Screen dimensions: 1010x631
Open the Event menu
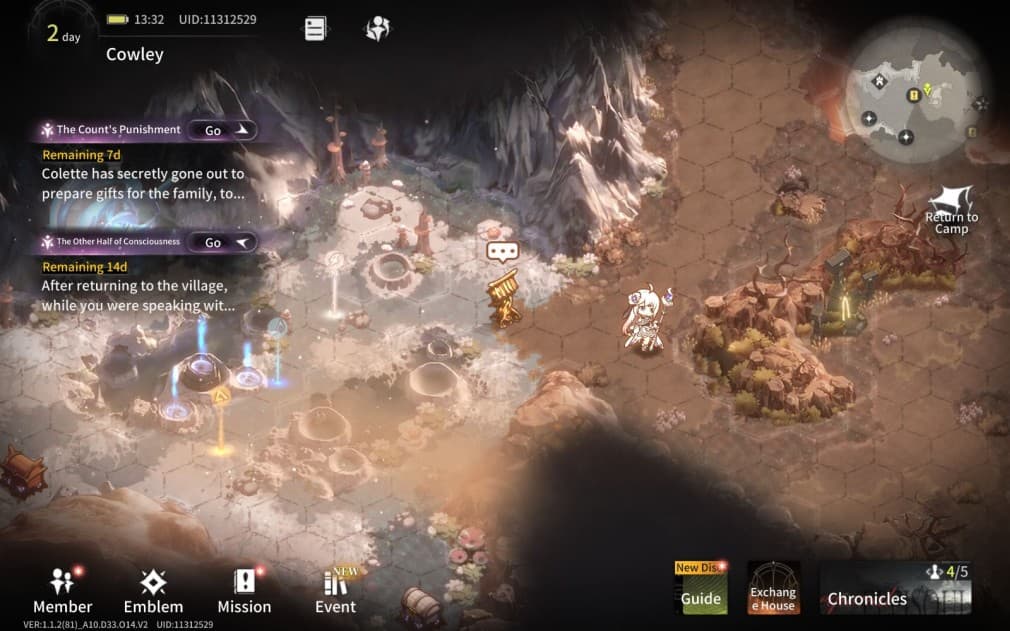pyautogui.click(x=335, y=590)
